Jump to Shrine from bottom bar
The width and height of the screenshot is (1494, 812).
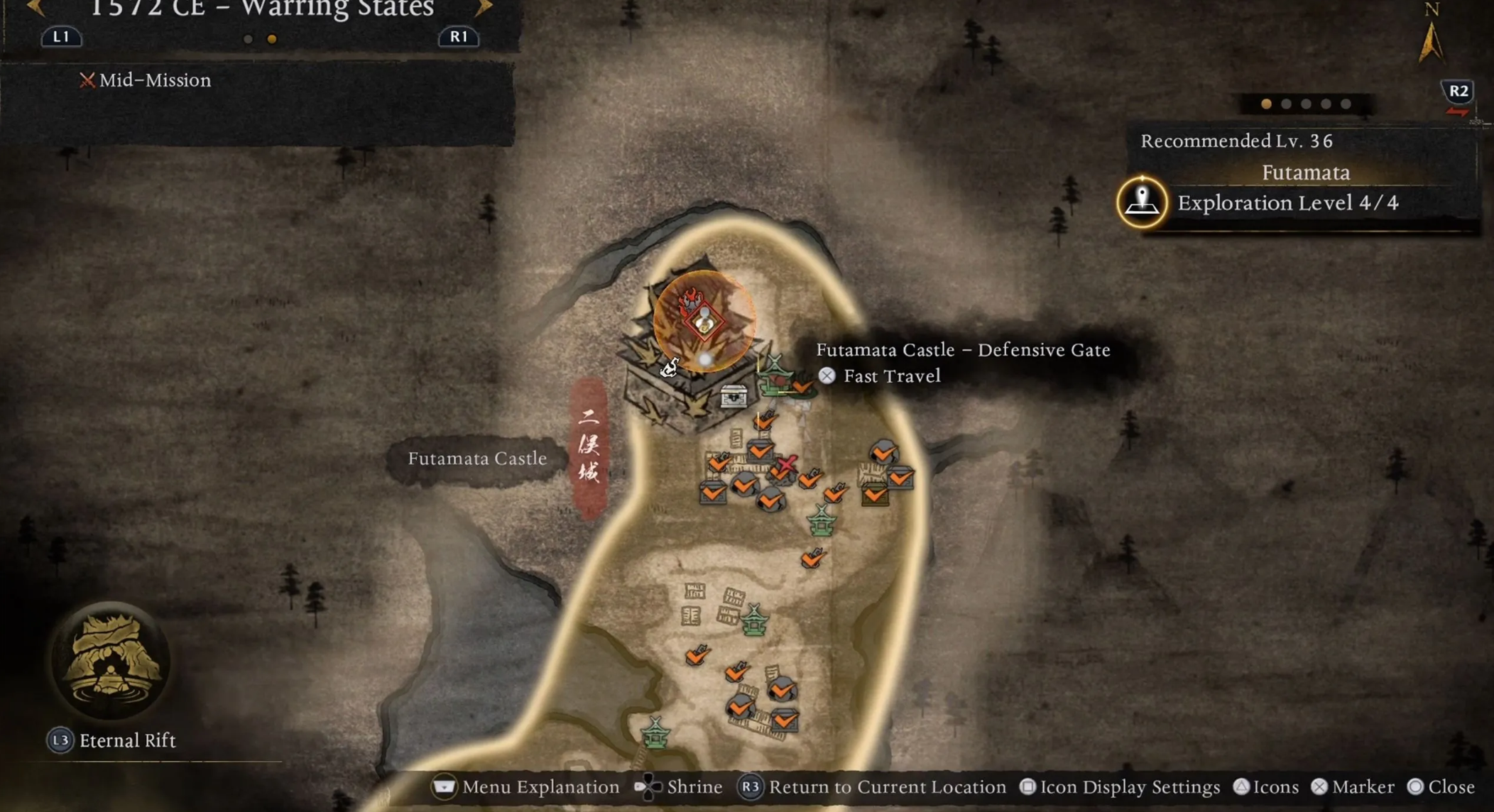(x=679, y=787)
